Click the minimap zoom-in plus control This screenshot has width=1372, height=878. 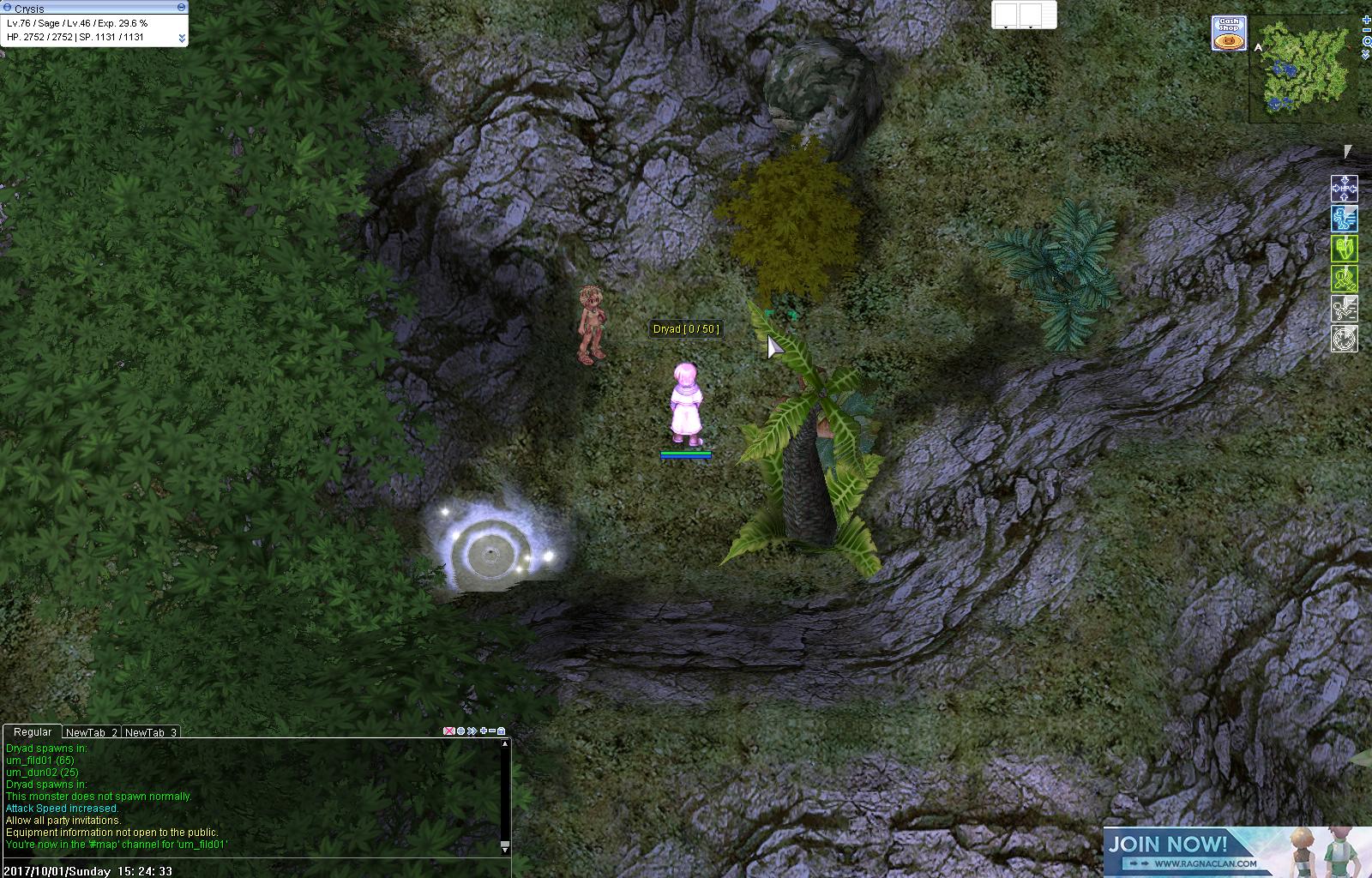tap(1366, 20)
